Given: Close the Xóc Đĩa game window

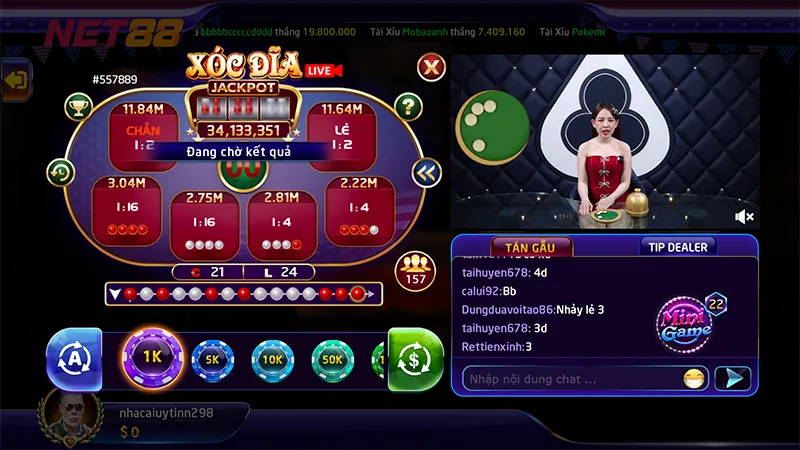Looking at the screenshot, I should [430, 67].
